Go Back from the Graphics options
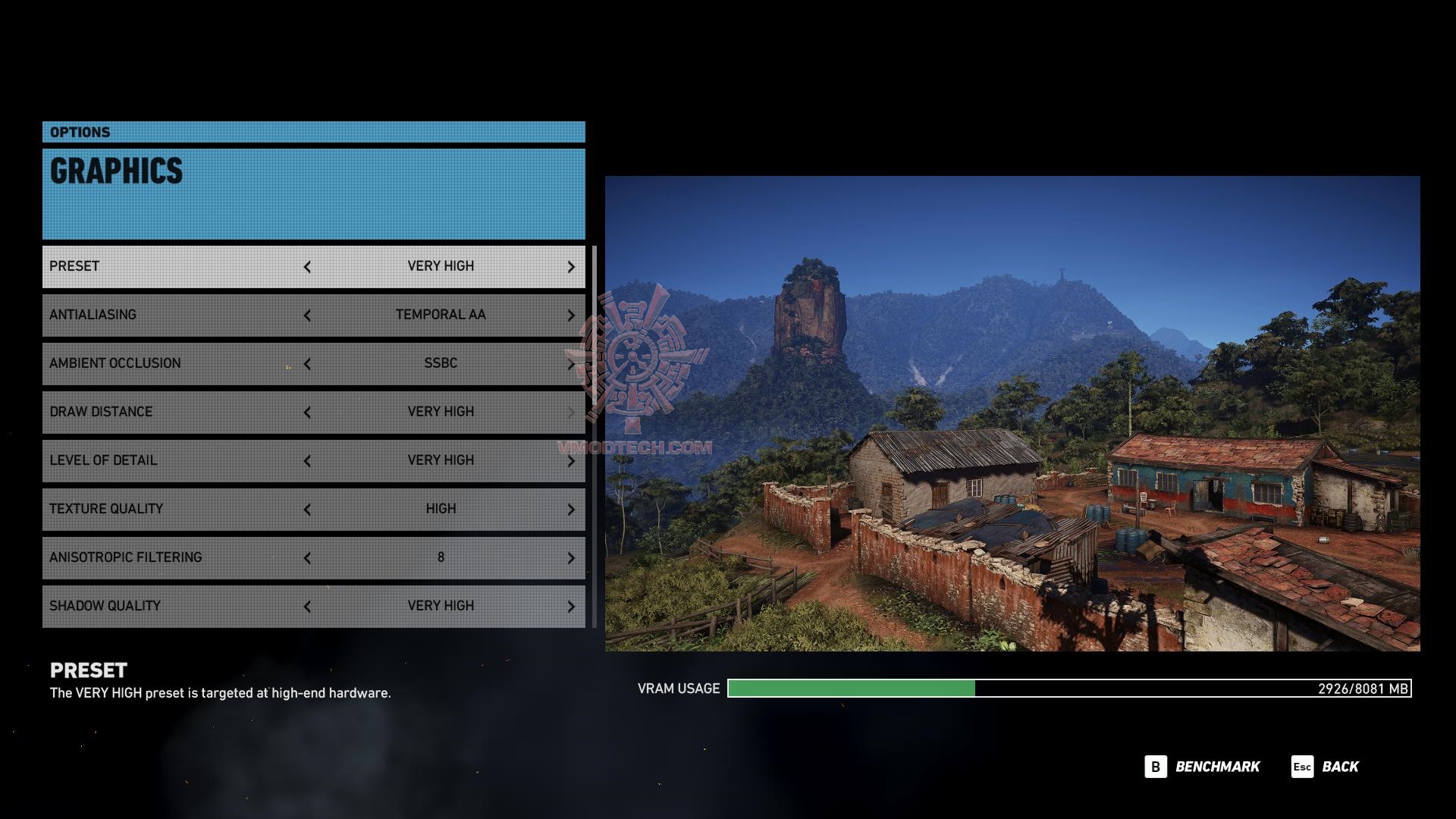Image resolution: width=1456 pixels, height=819 pixels. (x=1326, y=767)
